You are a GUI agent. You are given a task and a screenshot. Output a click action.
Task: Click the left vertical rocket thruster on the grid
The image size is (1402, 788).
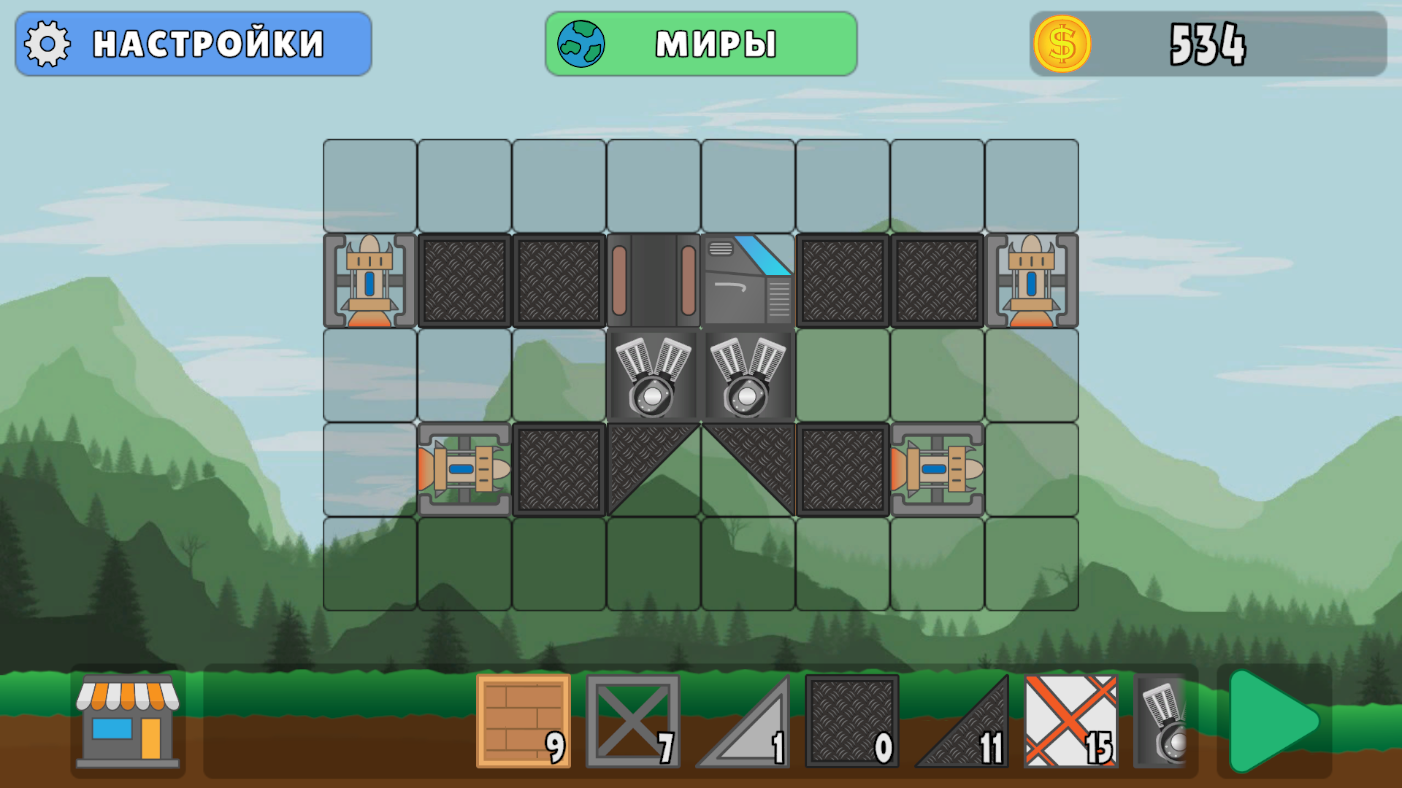[367, 280]
